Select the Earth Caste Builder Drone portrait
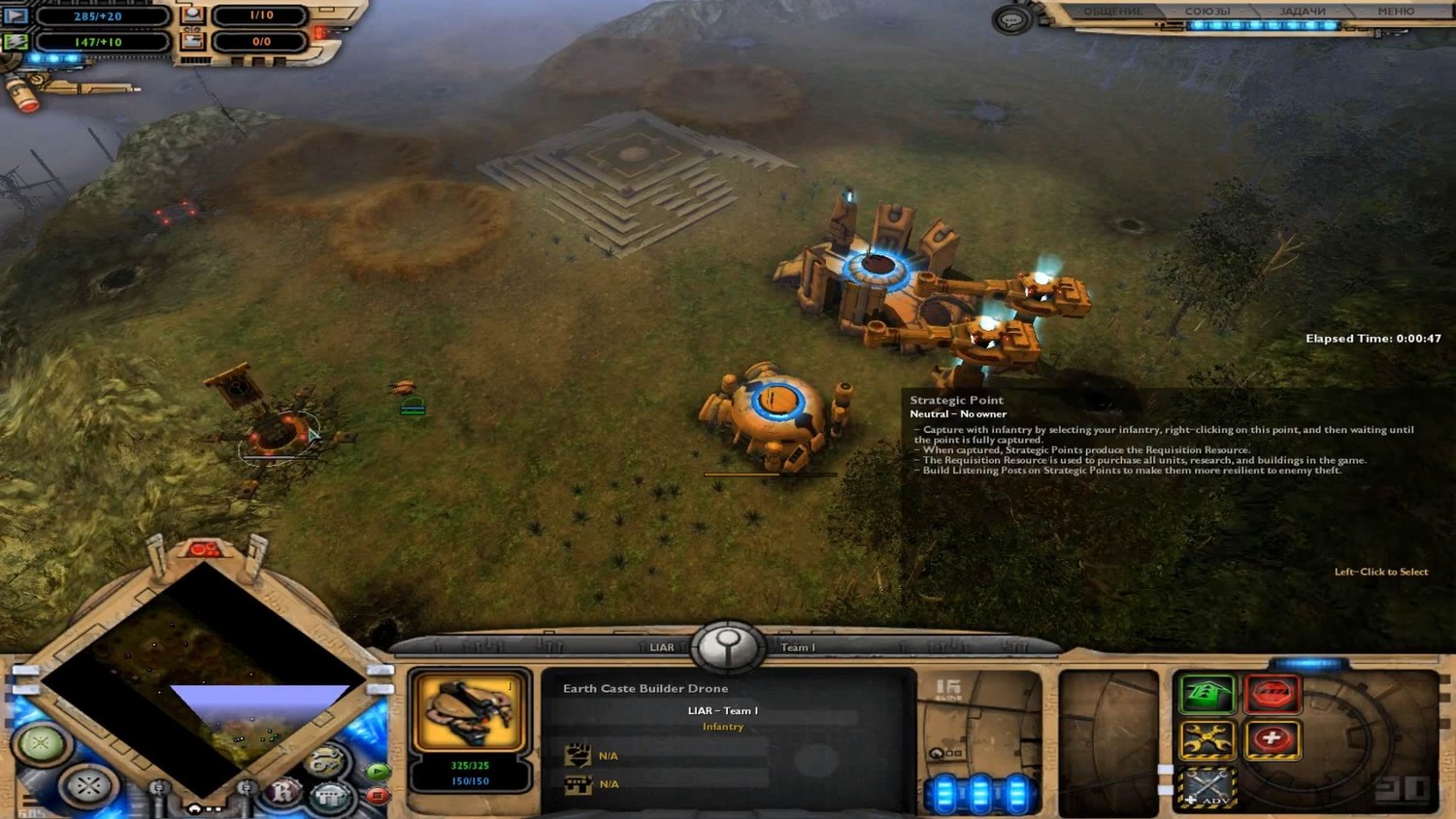This screenshot has width=1456, height=819. 471,712
